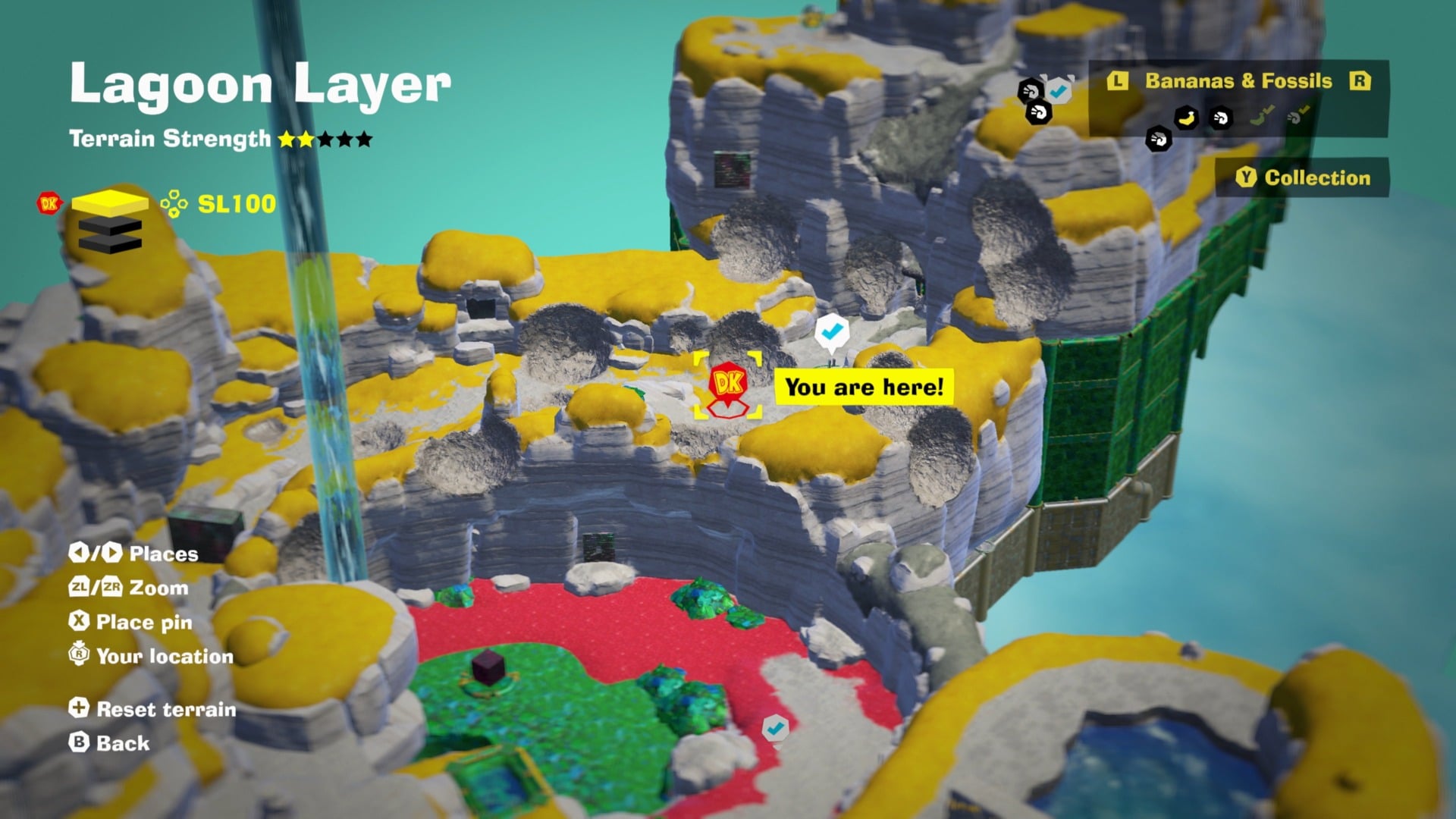This screenshot has height=819, width=1456.
Task: Select a black Banandium gem icon on the cliff
Action: 1039,113
